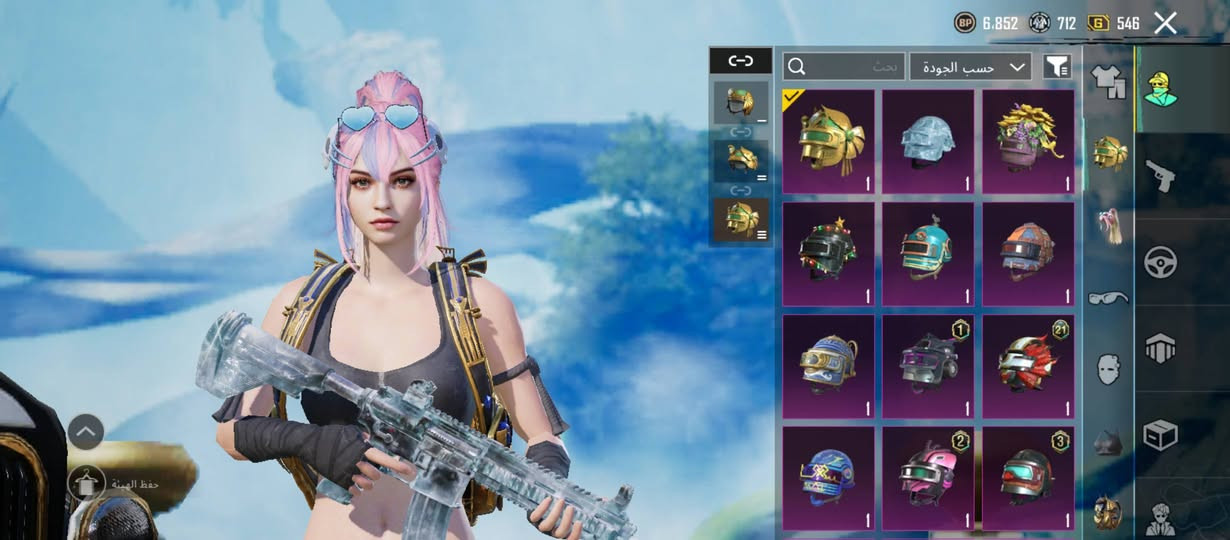Click the search field in the inventory

(844, 67)
